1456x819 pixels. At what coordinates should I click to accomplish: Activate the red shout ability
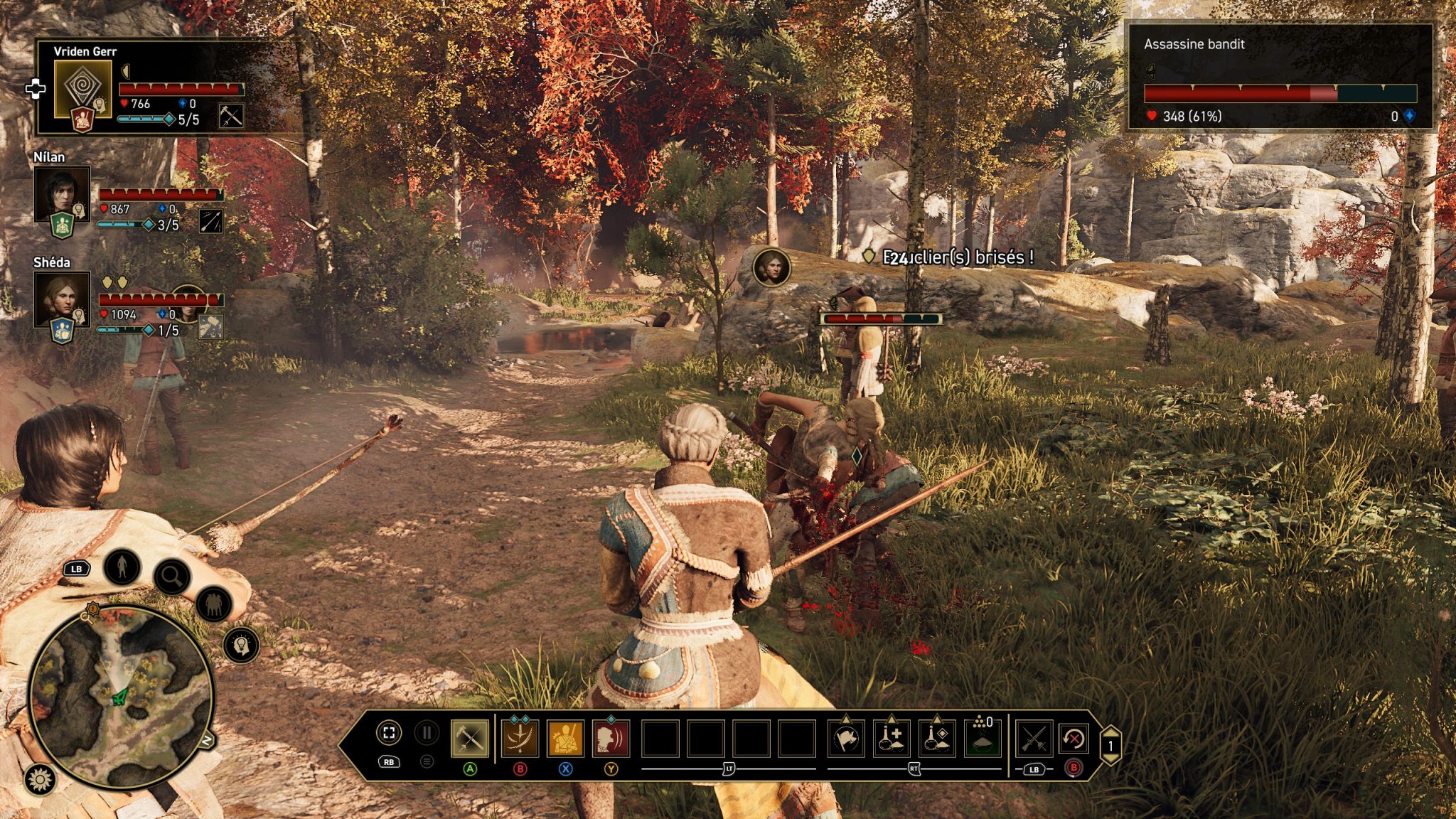(x=611, y=739)
